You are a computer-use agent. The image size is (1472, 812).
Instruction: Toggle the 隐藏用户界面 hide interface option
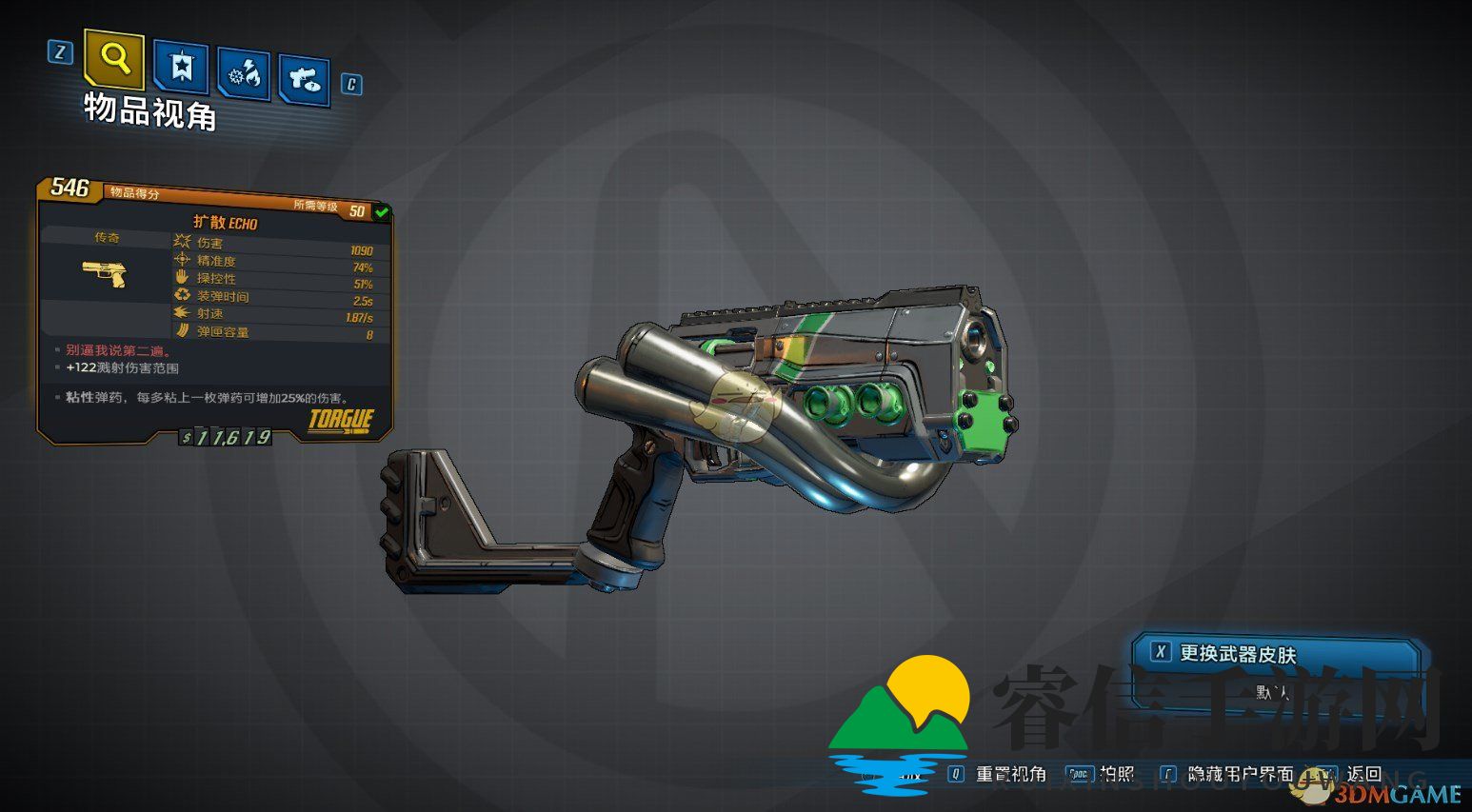(x=1240, y=774)
